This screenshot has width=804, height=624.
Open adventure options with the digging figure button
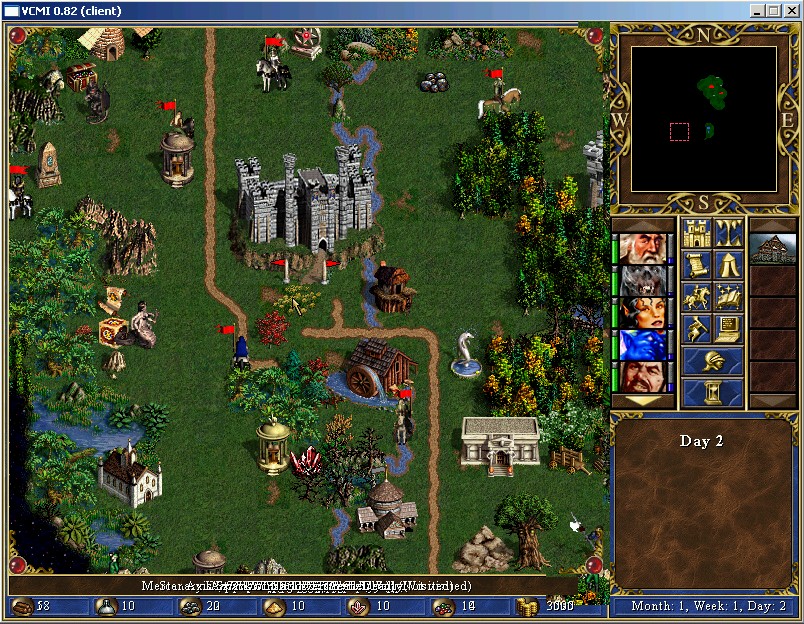tap(696, 329)
